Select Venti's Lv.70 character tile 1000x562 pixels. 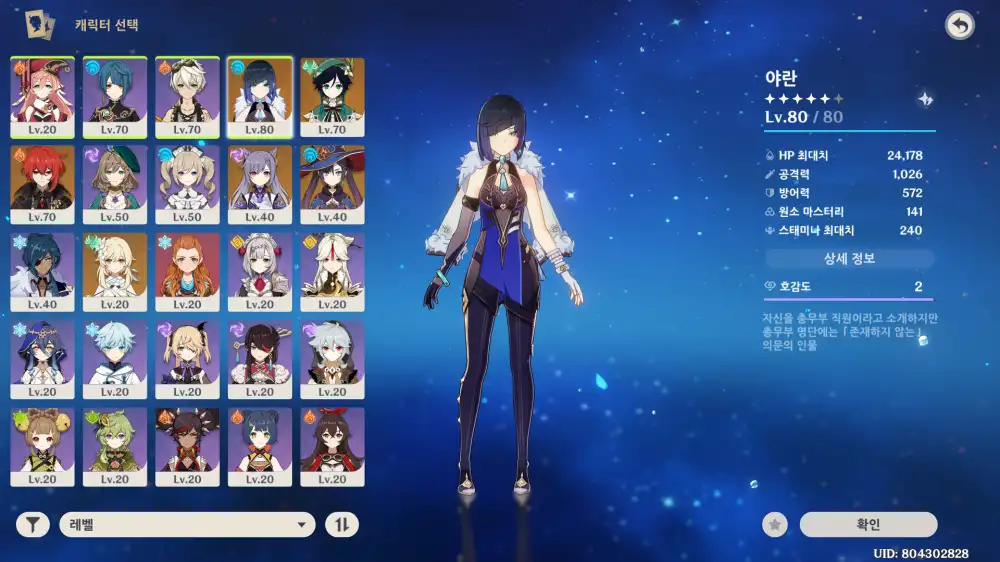coord(332,97)
